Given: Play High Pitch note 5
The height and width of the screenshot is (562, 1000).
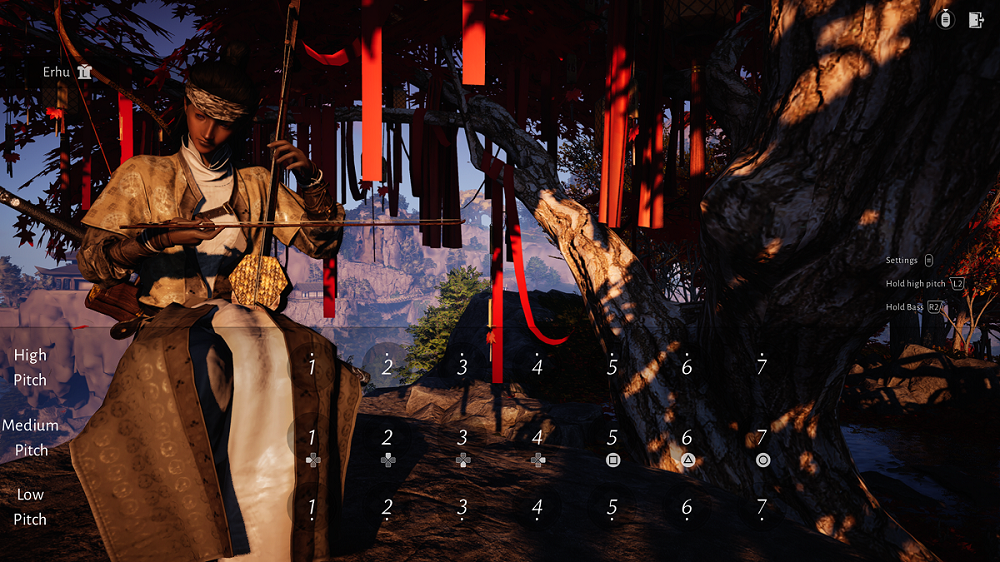Looking at the screenshot, I should tap(612, 367).
